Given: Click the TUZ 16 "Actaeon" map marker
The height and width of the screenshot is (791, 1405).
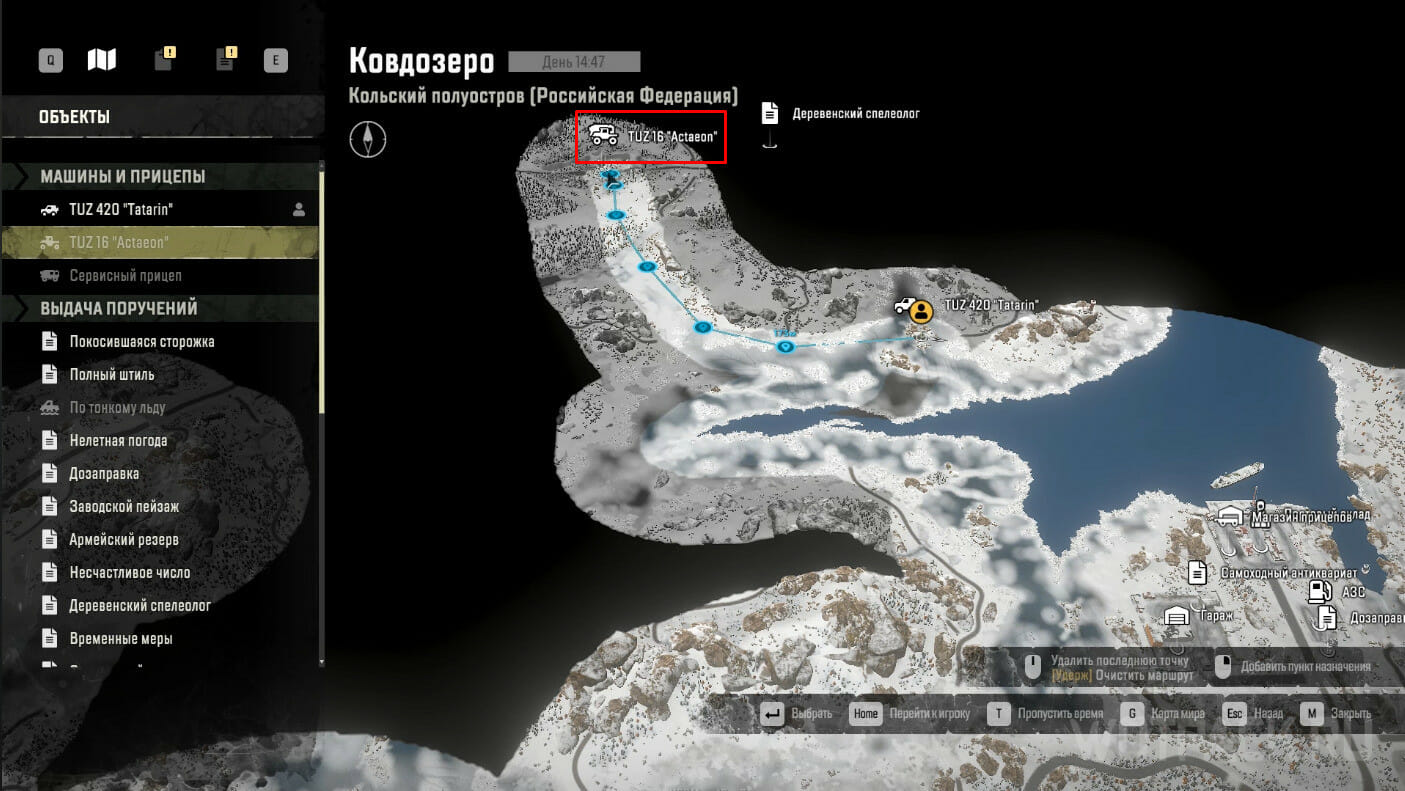Looking at the screenshot, I should click(x=603, y=135).
